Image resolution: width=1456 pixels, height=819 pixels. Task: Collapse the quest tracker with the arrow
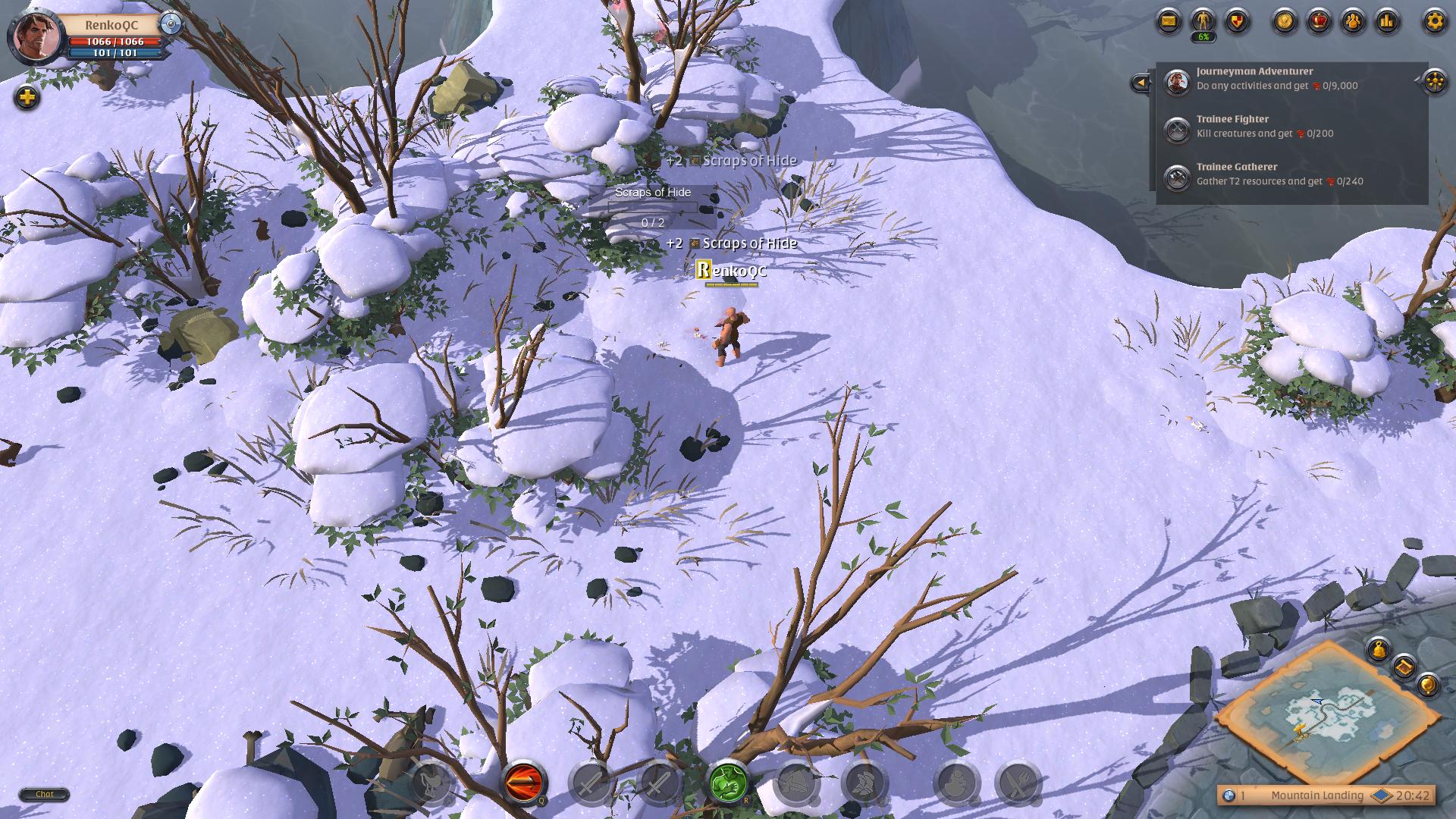tap(1140, 83)
